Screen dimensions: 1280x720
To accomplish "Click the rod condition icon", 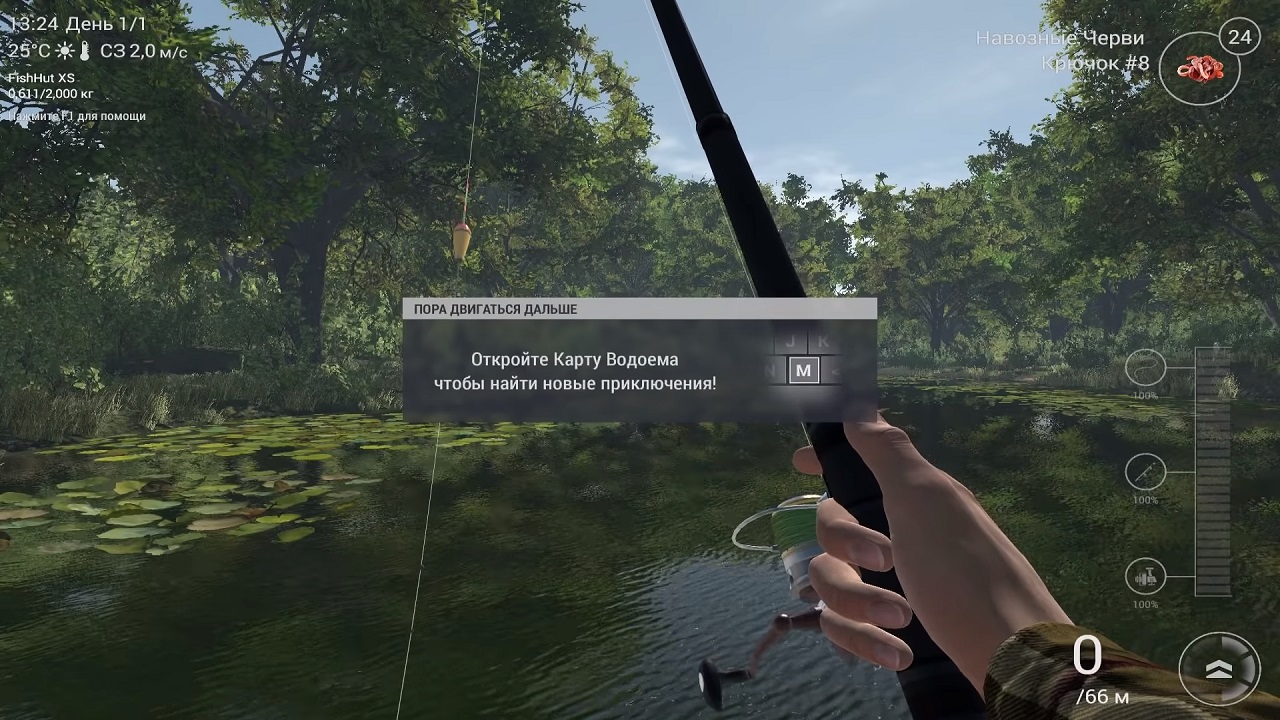I will (1145, 471).
